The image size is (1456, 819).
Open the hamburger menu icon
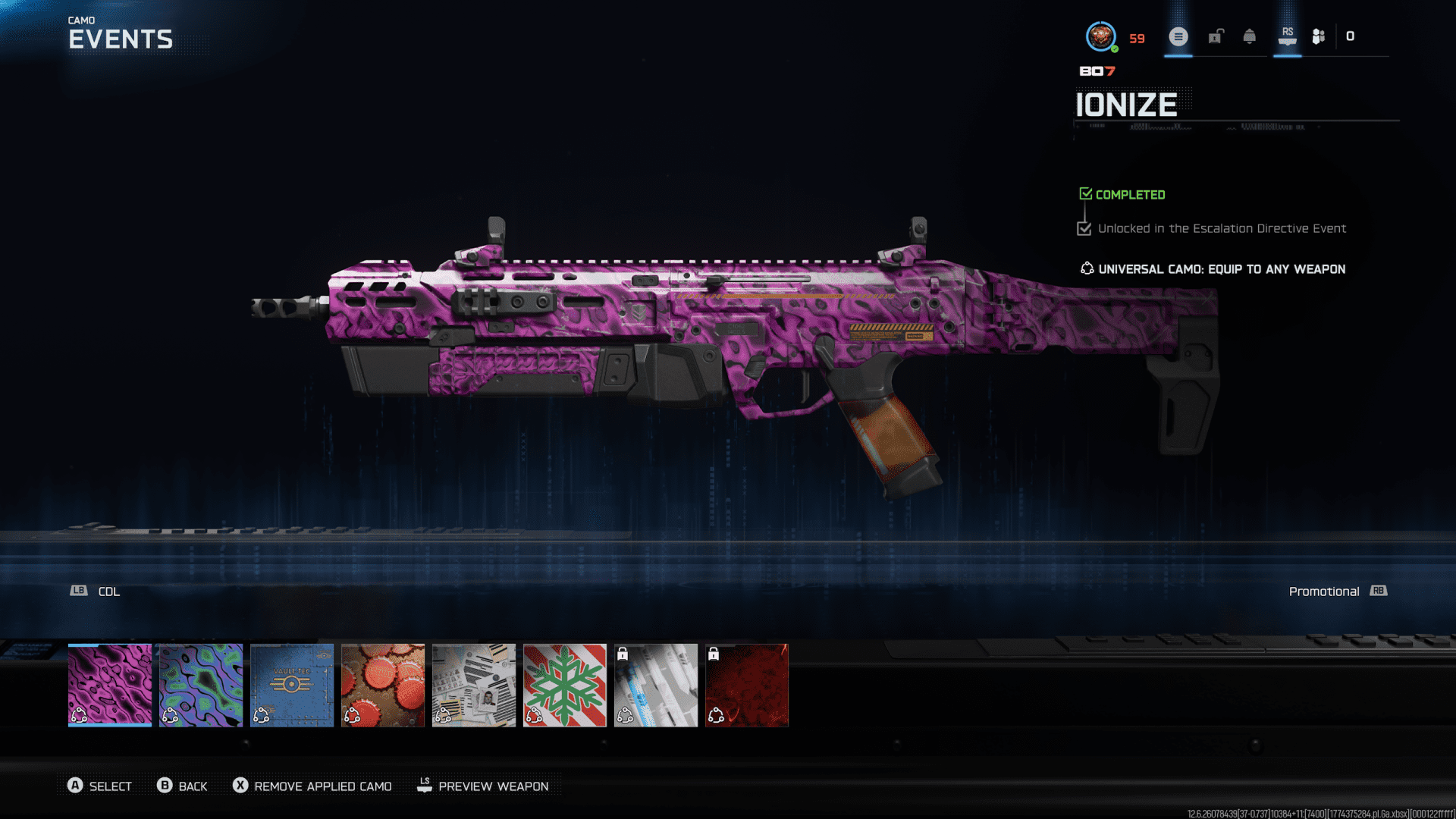[x=1178, y=36]
